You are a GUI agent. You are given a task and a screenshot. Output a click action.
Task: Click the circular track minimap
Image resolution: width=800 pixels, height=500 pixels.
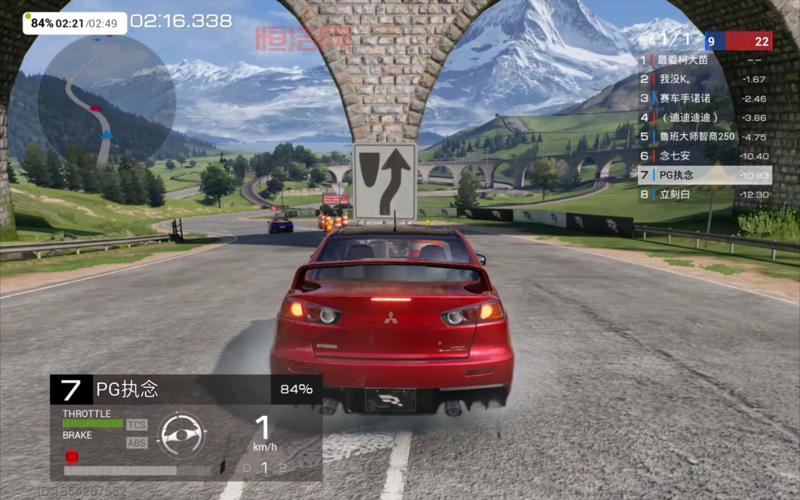(x=106, y=98)
